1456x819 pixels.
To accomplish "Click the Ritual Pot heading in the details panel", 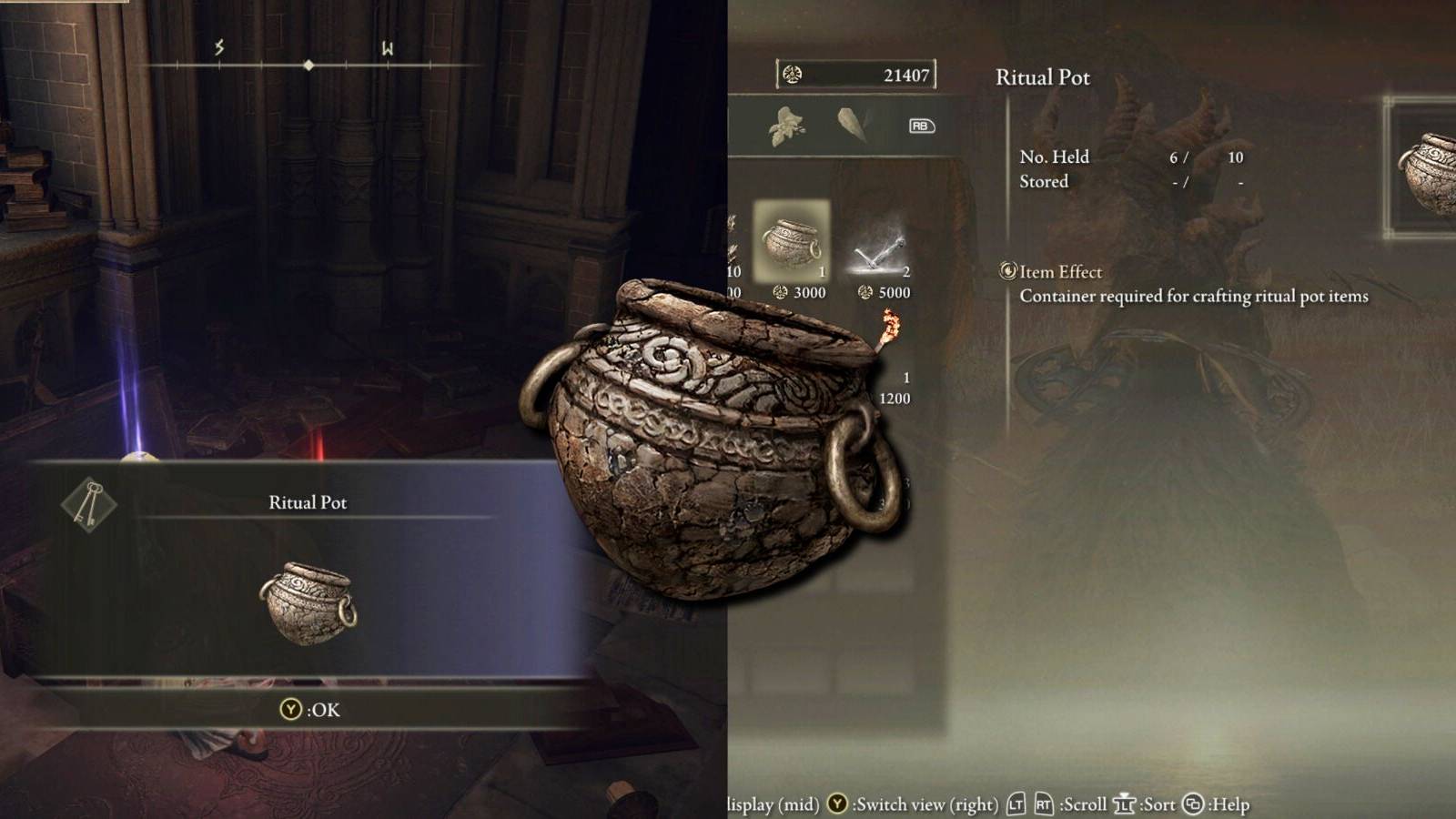I will (1042, 77).
